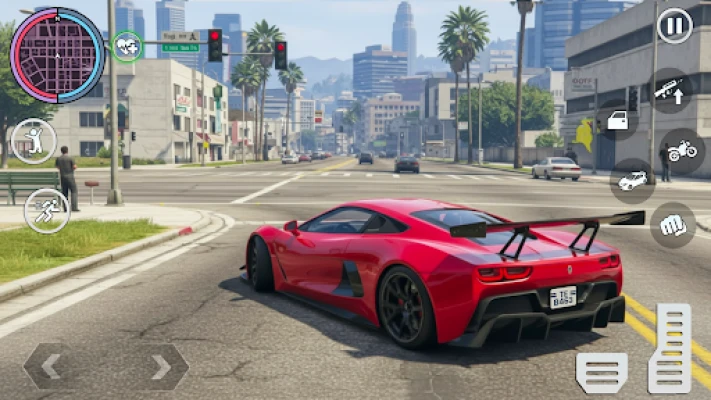
Task: Switch weapon using the rifle icon
Action: click(x=669, y=91)
